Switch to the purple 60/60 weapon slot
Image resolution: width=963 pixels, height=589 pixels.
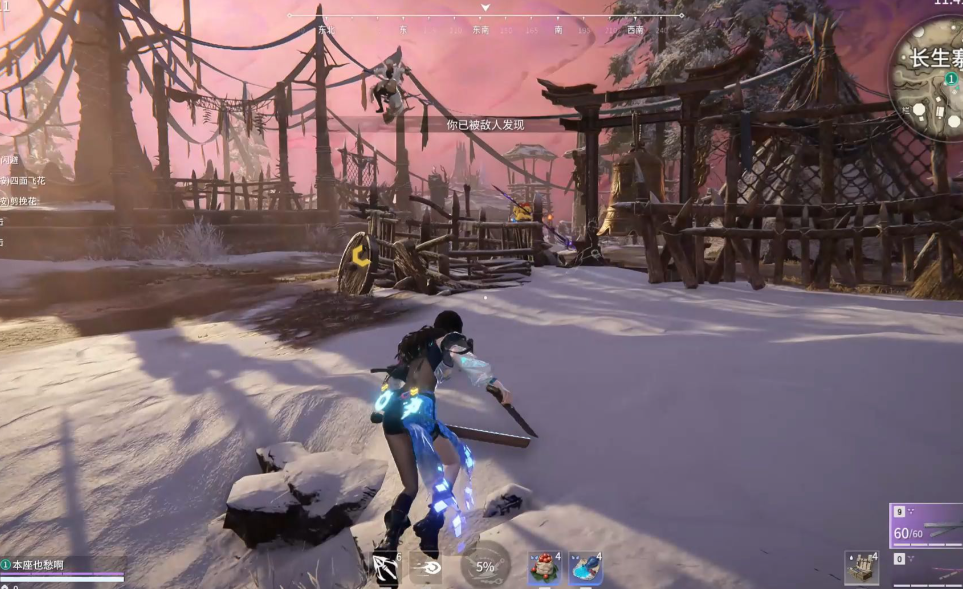[x=926, y=527]
